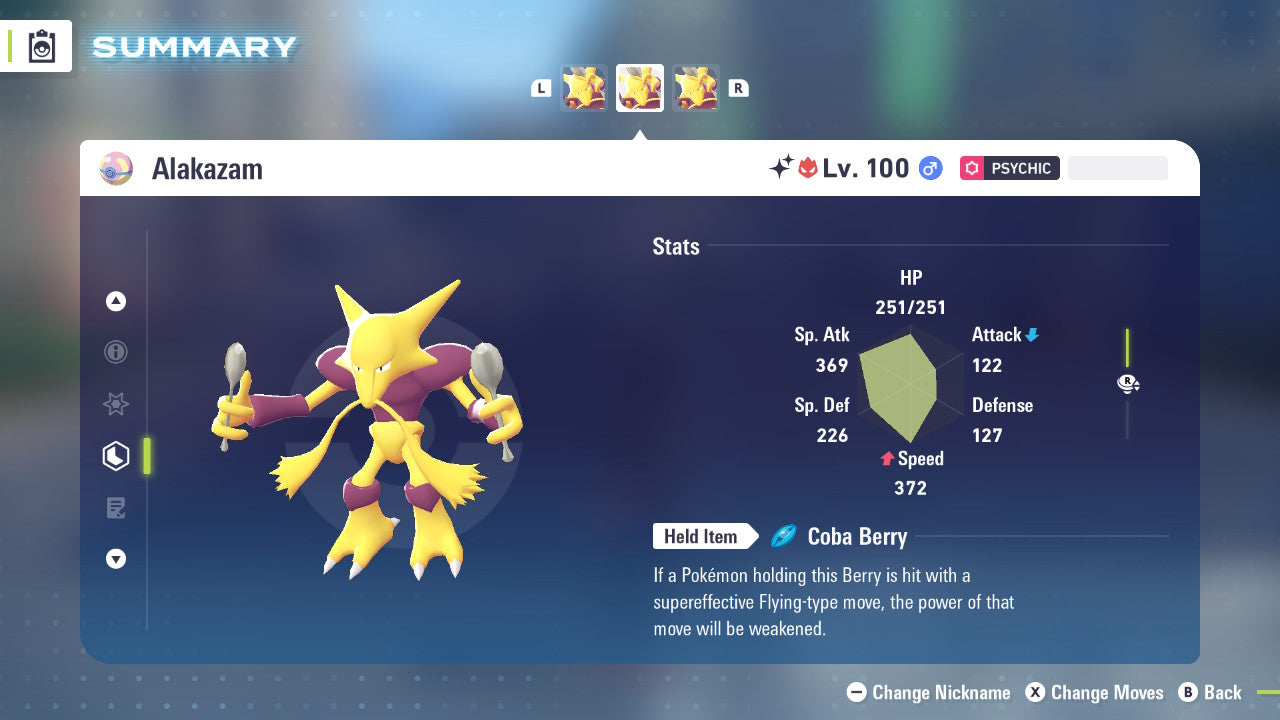
Task: Click the Cherish Ball icon beside Alakazam
Action: tap(116, 168)
